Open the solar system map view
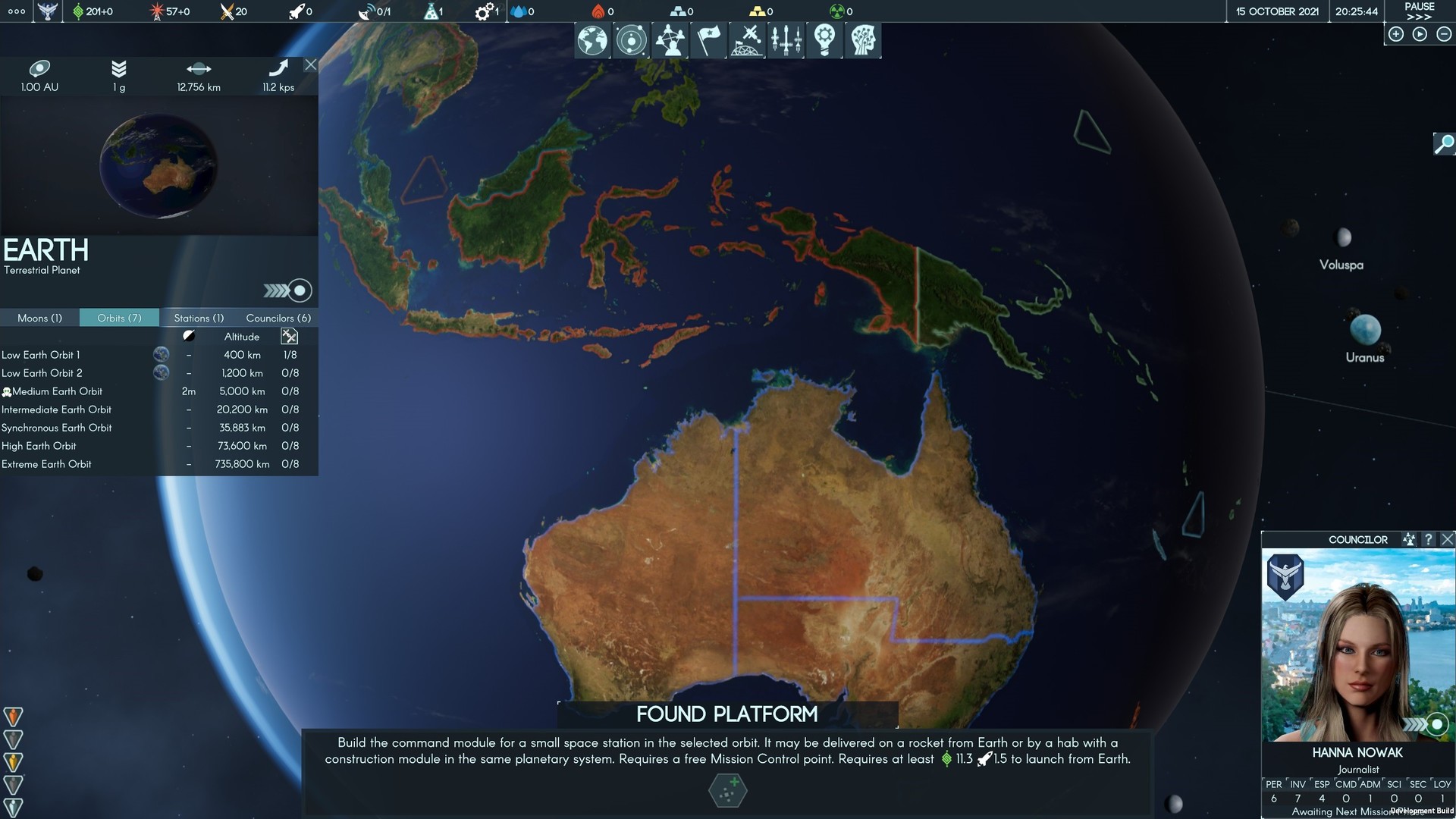The image size is (1456, 819). pyautogui.click(x=631, y=39)
